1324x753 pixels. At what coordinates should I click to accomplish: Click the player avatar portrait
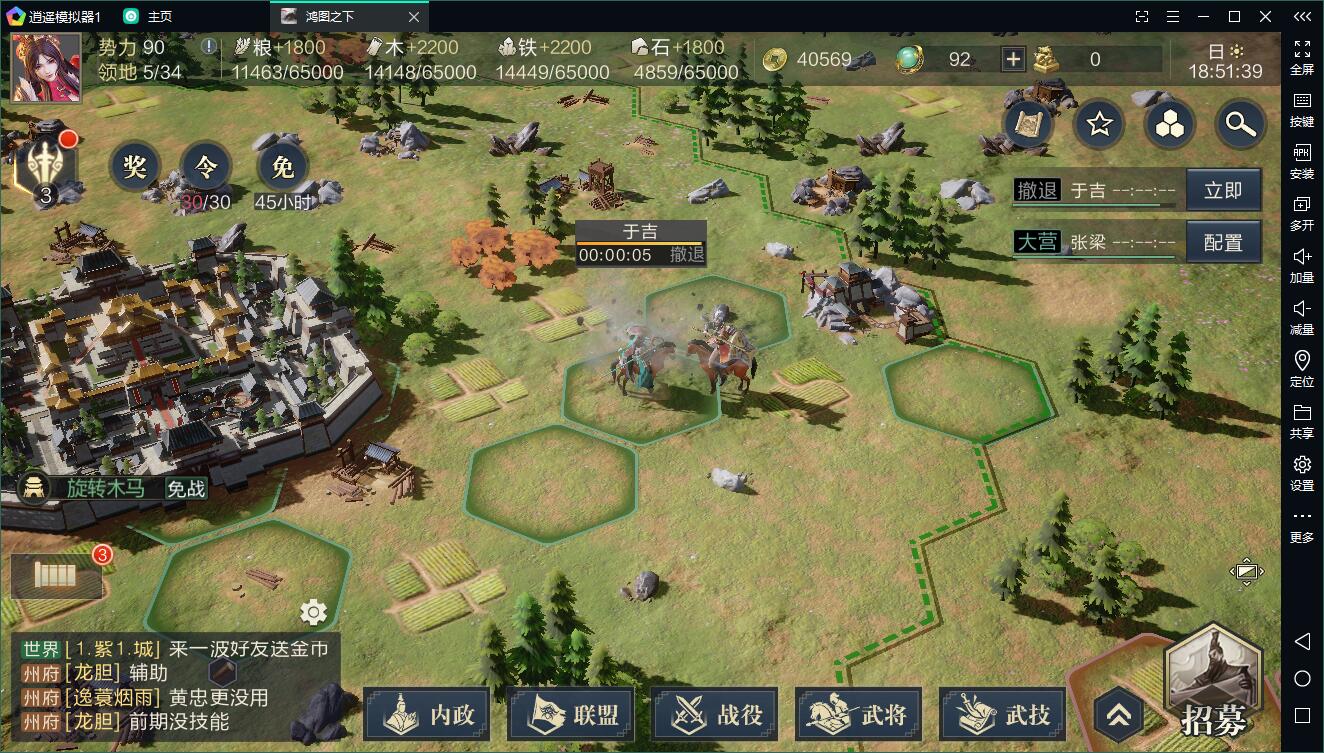pos(46,68)
